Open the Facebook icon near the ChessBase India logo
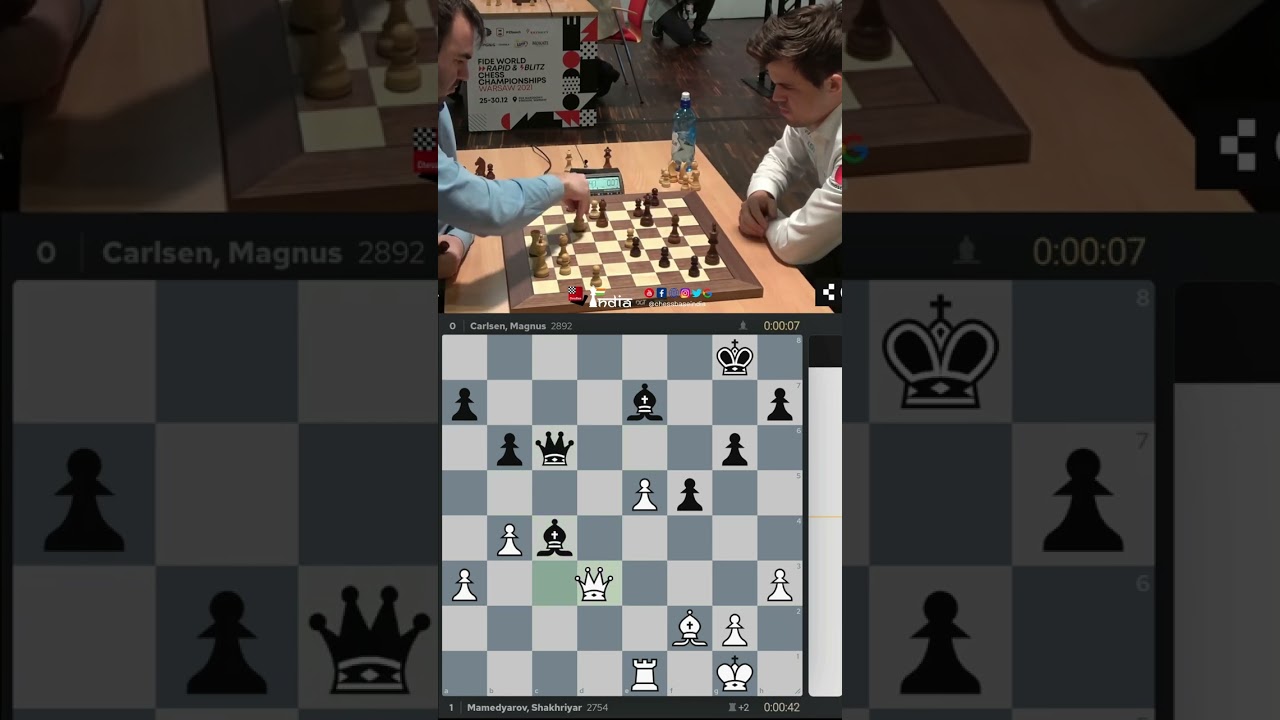Image resolution: width=1280 pixels, height=720 pixels. click(x=662, y=293)
